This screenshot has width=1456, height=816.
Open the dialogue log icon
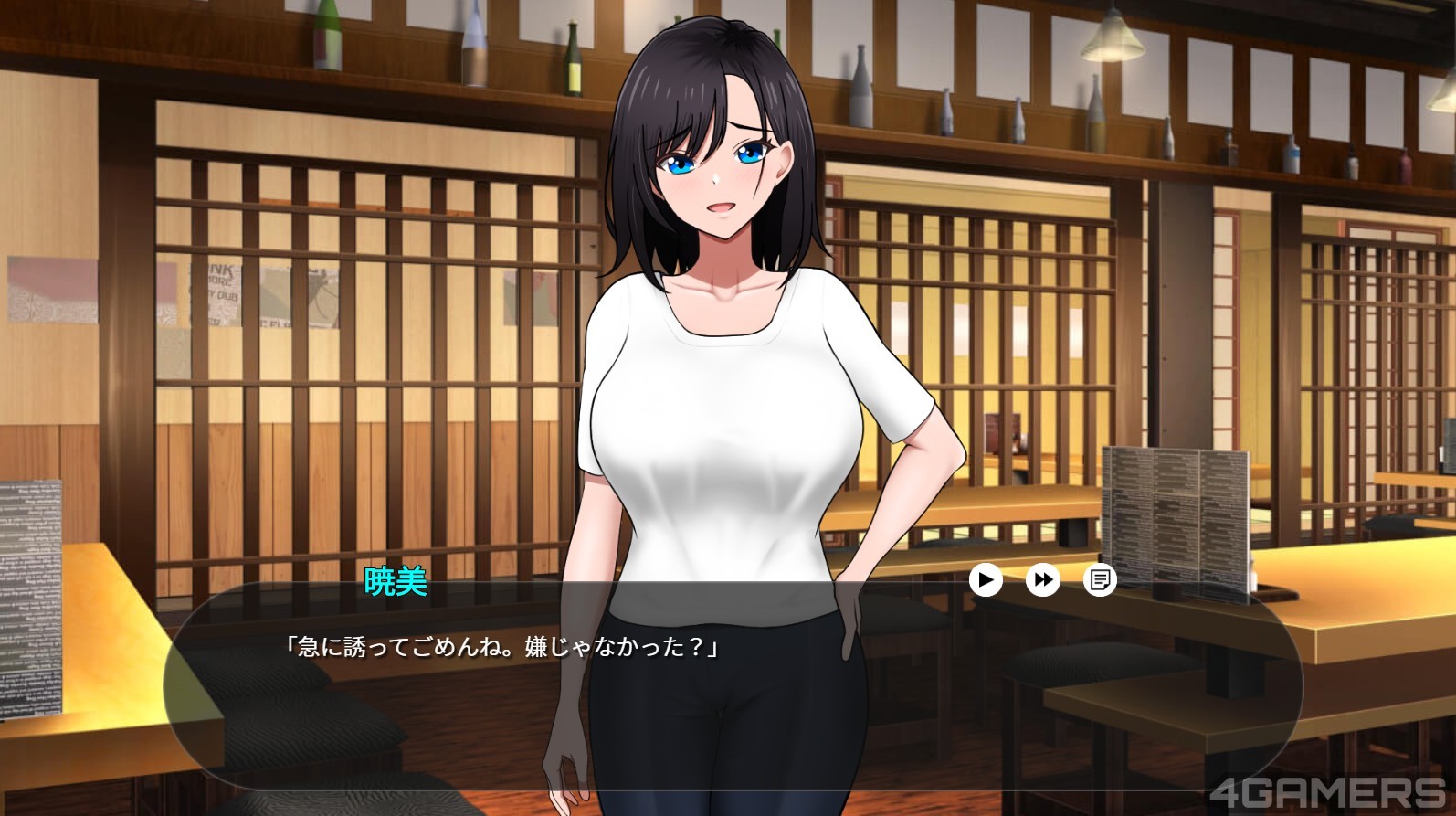pyautogui.click(x=1100, y=579)
